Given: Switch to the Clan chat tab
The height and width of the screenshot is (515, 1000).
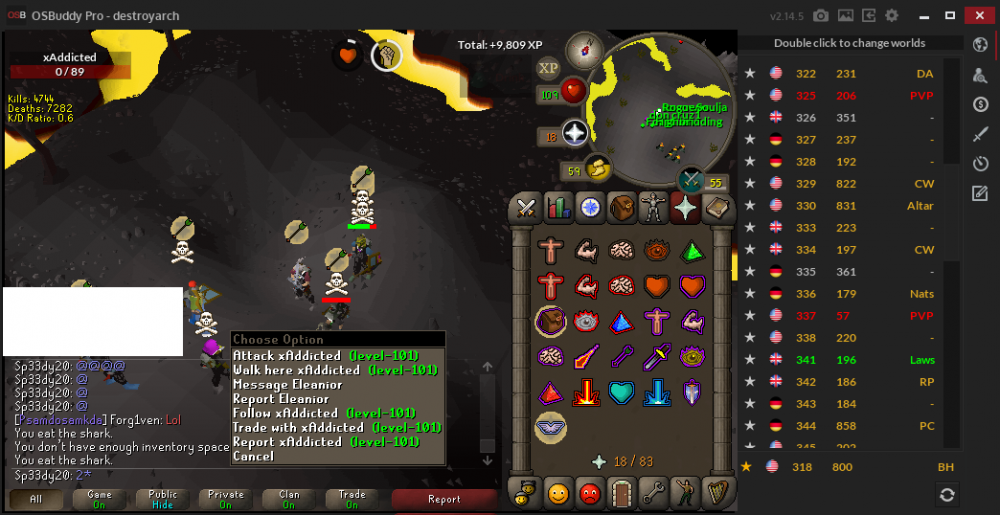Looking at the screenshot, I should 289,499.
